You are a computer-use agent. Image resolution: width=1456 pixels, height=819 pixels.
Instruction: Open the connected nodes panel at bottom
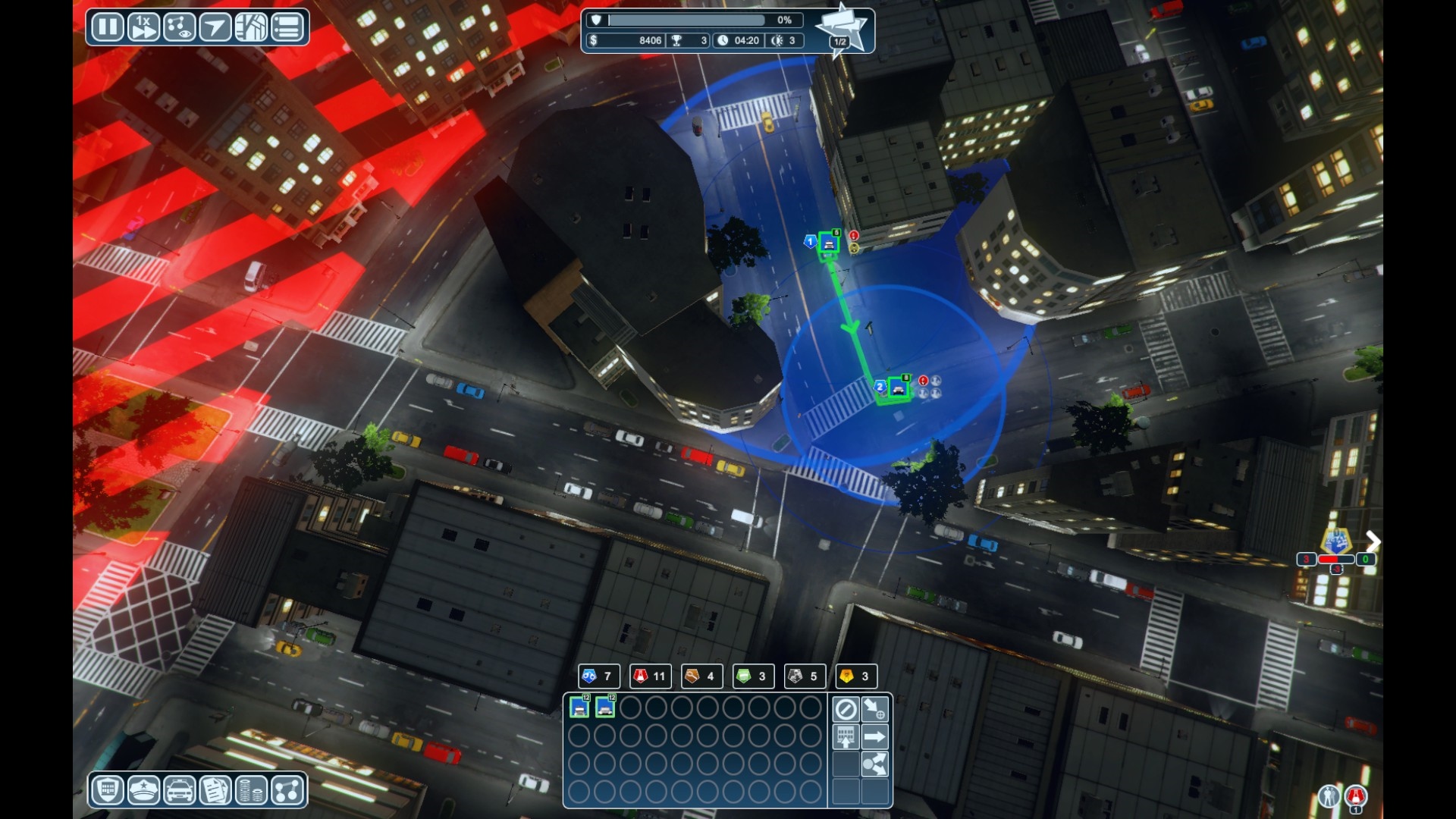[287, 791]
